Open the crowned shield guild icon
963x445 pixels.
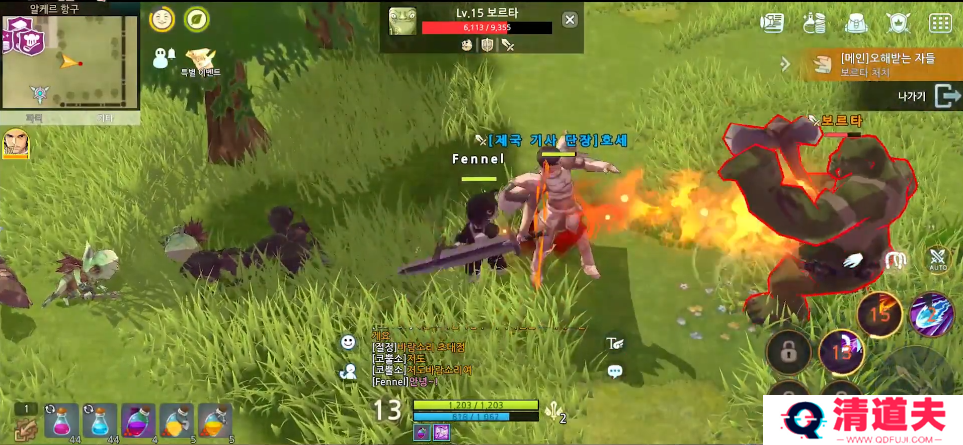(898, 22)
